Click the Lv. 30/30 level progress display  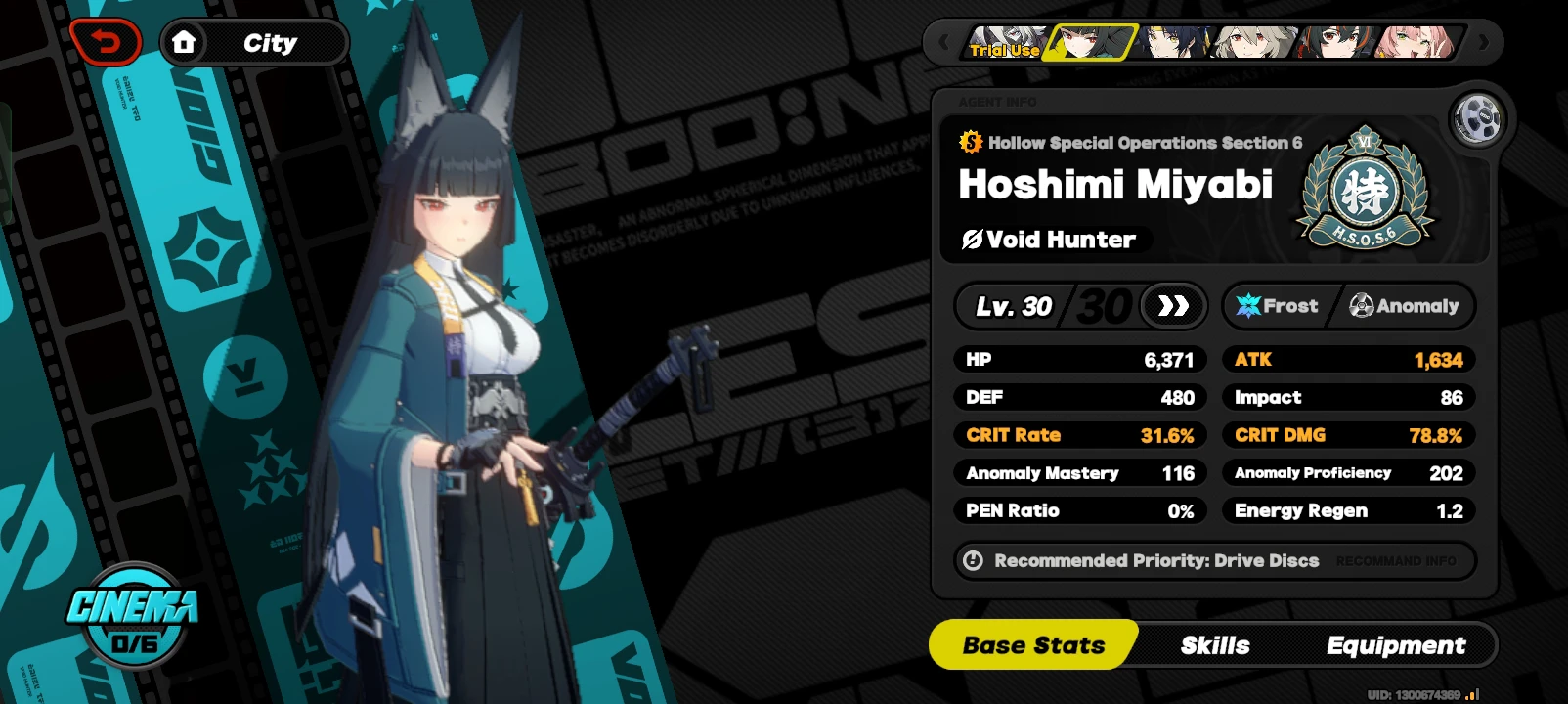(1051, 306)
